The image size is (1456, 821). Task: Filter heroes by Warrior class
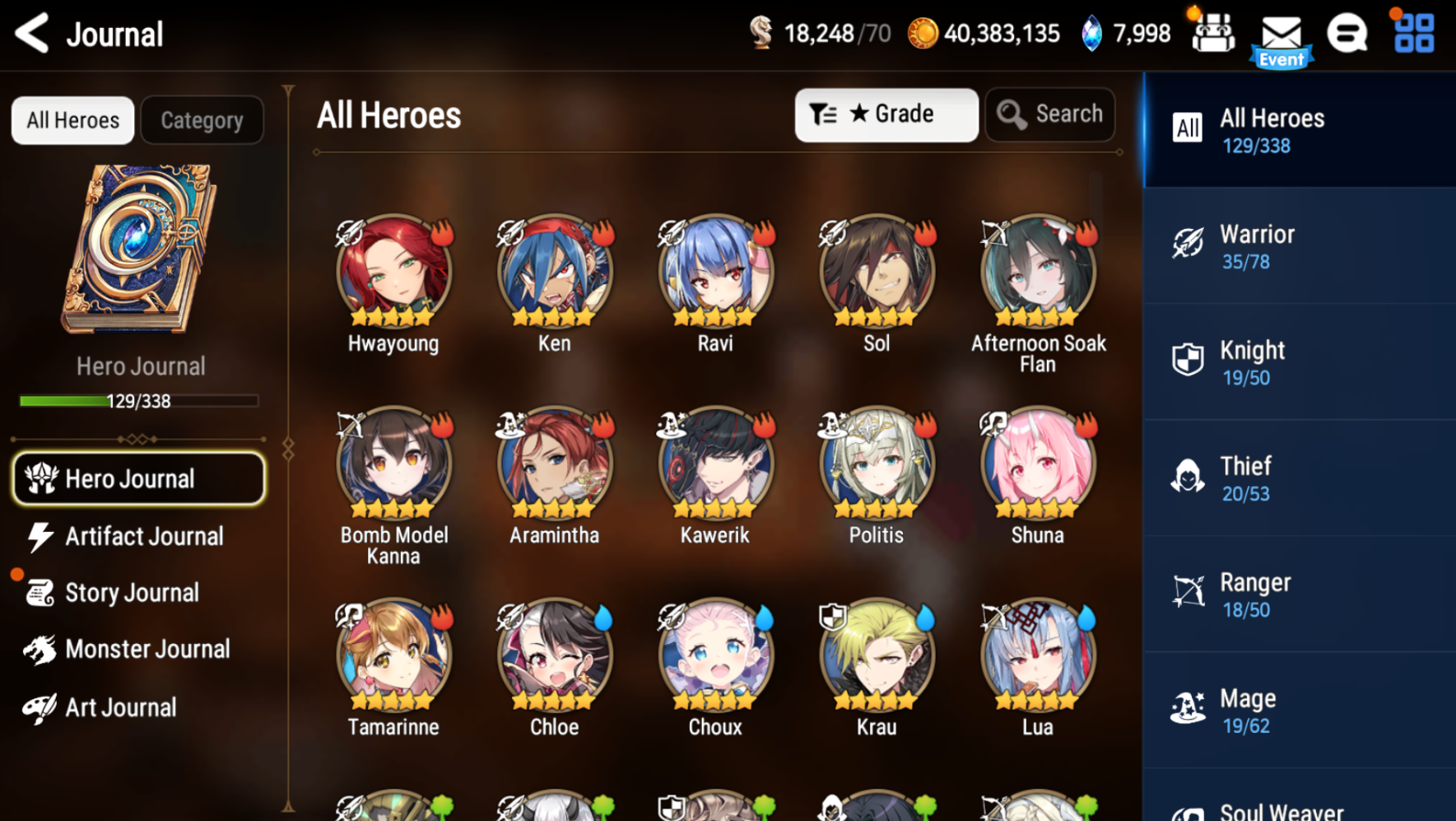coord(1299,246)
